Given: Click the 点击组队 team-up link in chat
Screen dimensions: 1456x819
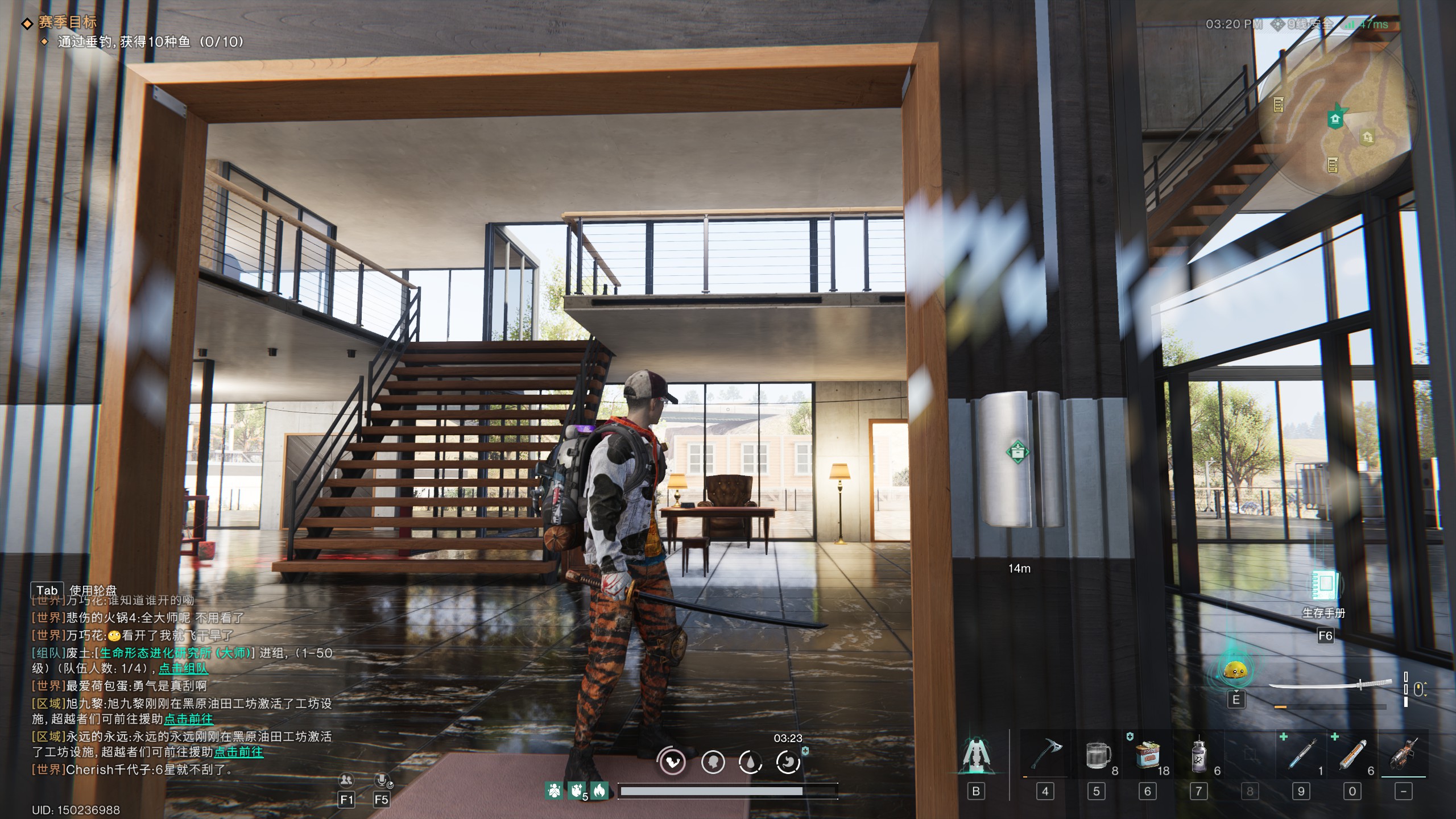Looking at the screenshot, I should 183,669.
